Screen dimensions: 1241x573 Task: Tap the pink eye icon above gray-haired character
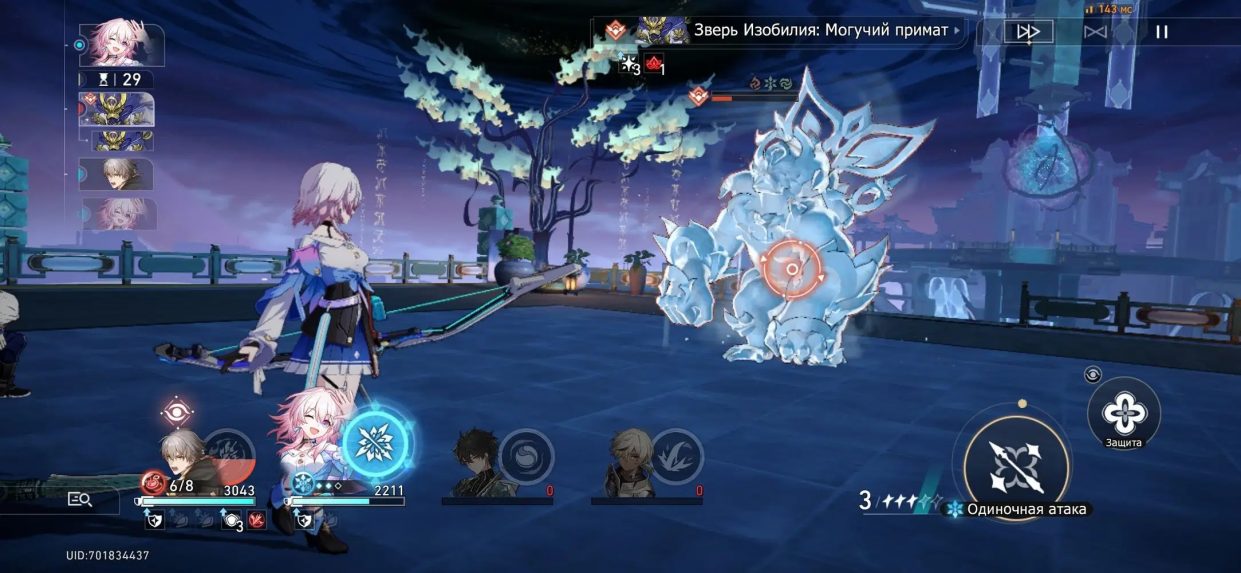point(177,410)
